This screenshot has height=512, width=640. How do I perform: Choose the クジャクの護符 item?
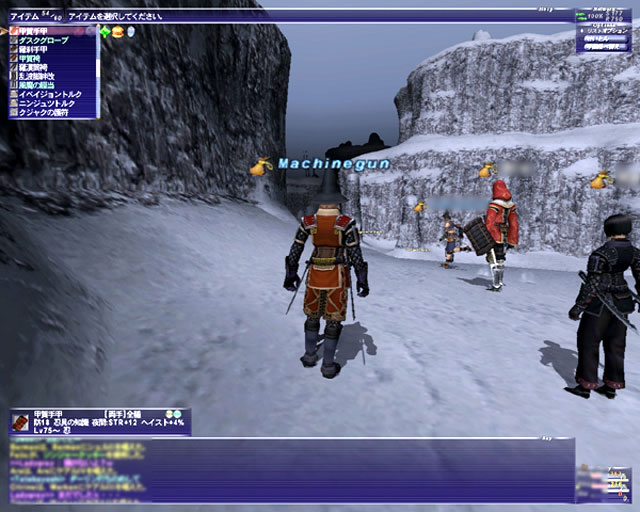pyautogui.click(x=46, y=112)
